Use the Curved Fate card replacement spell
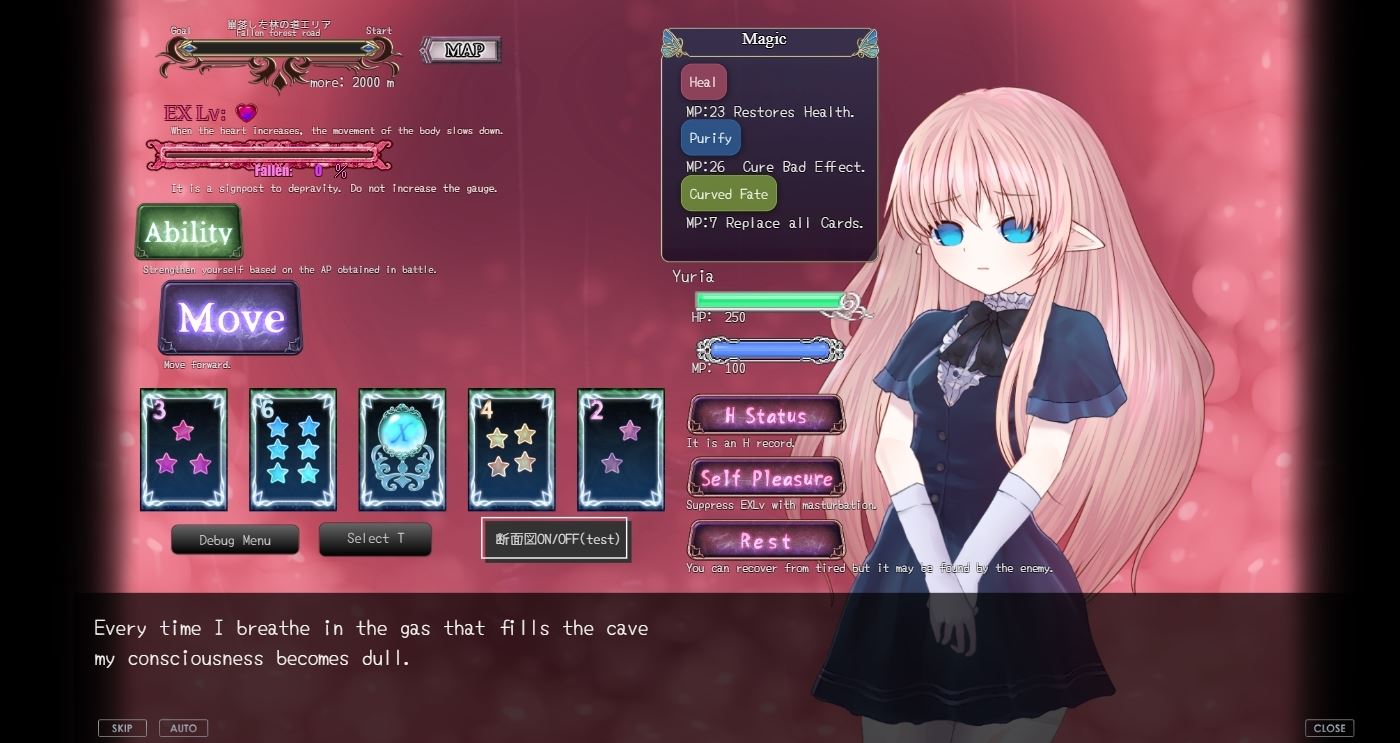The height and width of the screenshot is (743, 1400). click(728, 193)
